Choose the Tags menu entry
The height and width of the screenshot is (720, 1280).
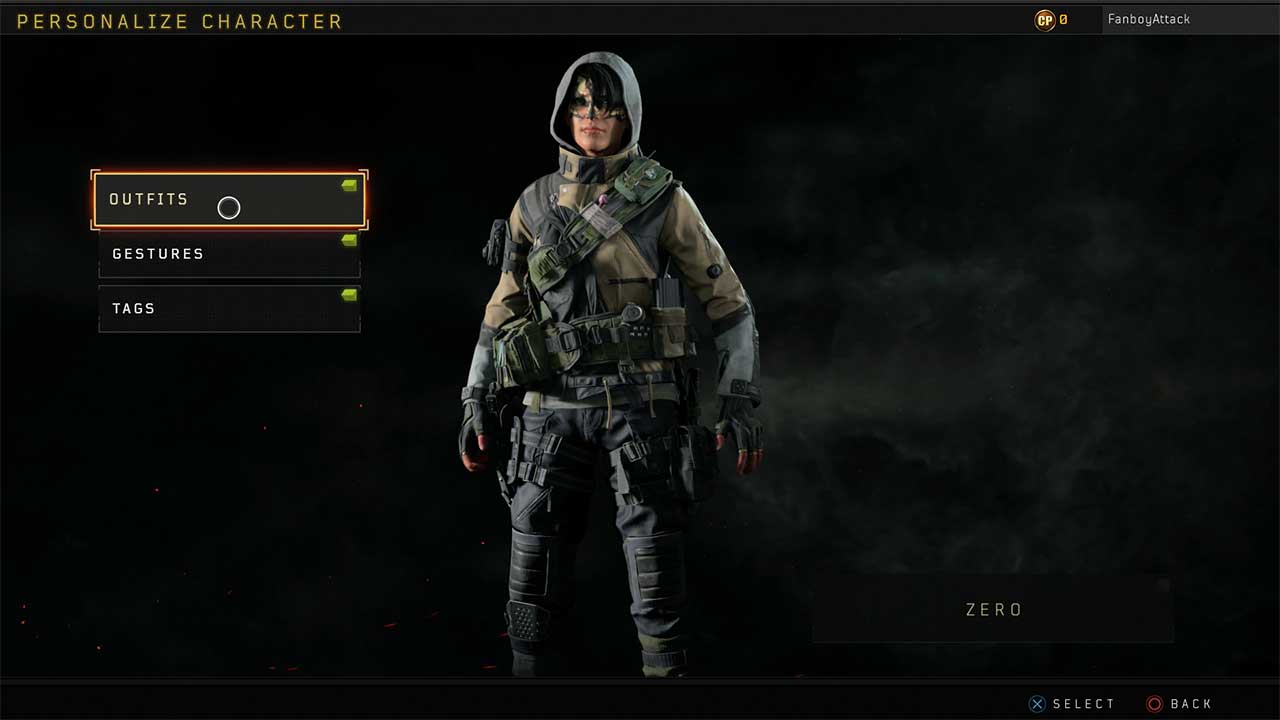pos(229,309)
